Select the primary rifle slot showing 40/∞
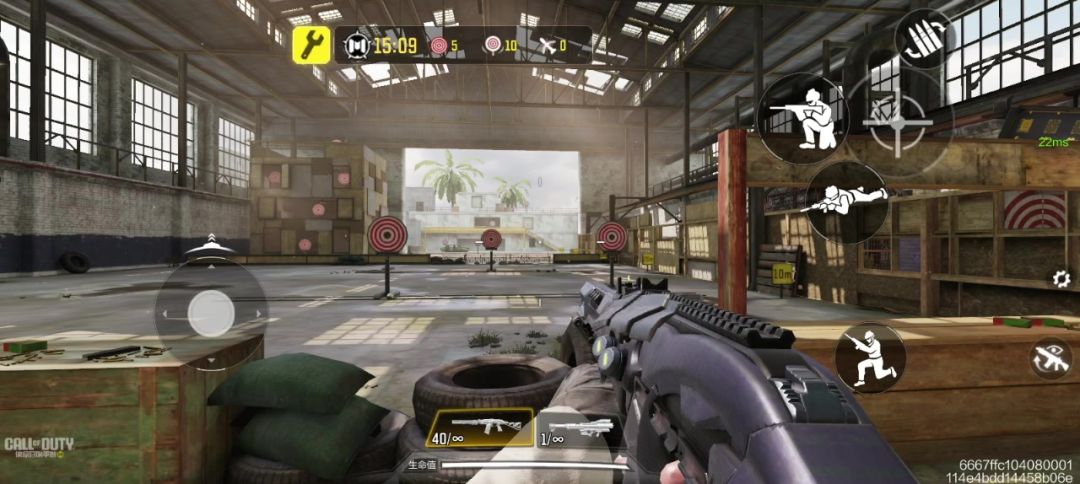This screenshot has height=484, width=1080. click(x=479, y=427)
